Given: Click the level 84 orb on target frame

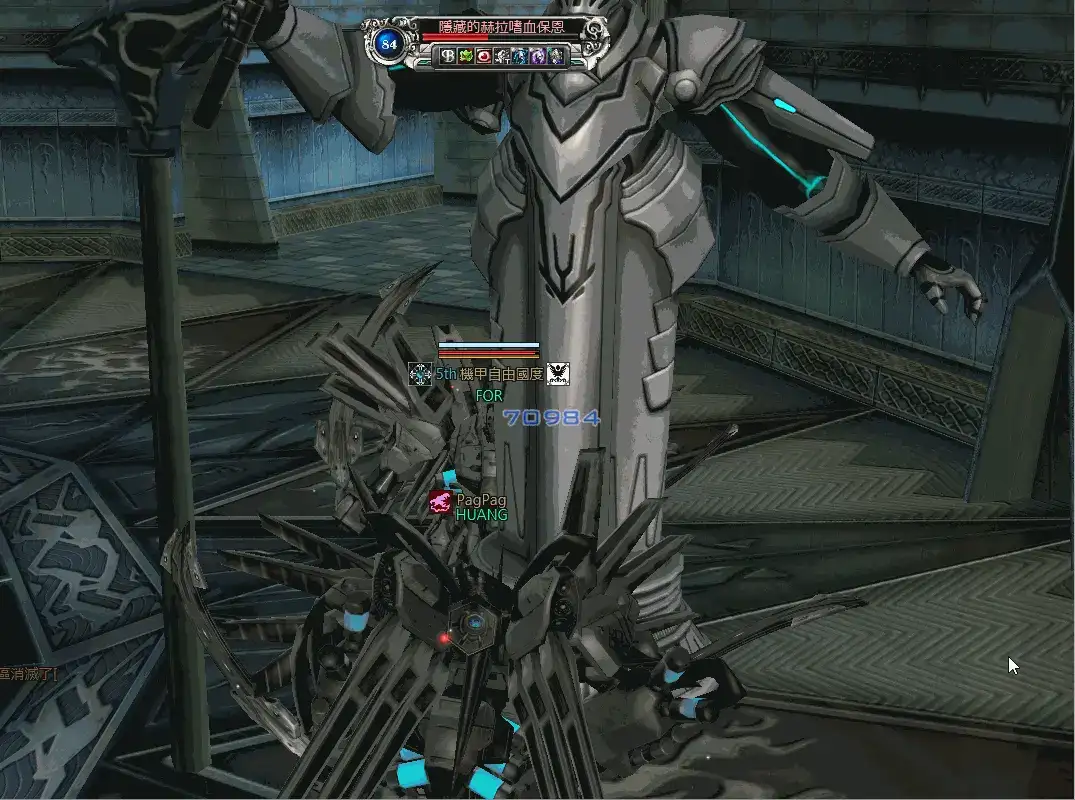Looking at the screenshot, I should point(388,43).
